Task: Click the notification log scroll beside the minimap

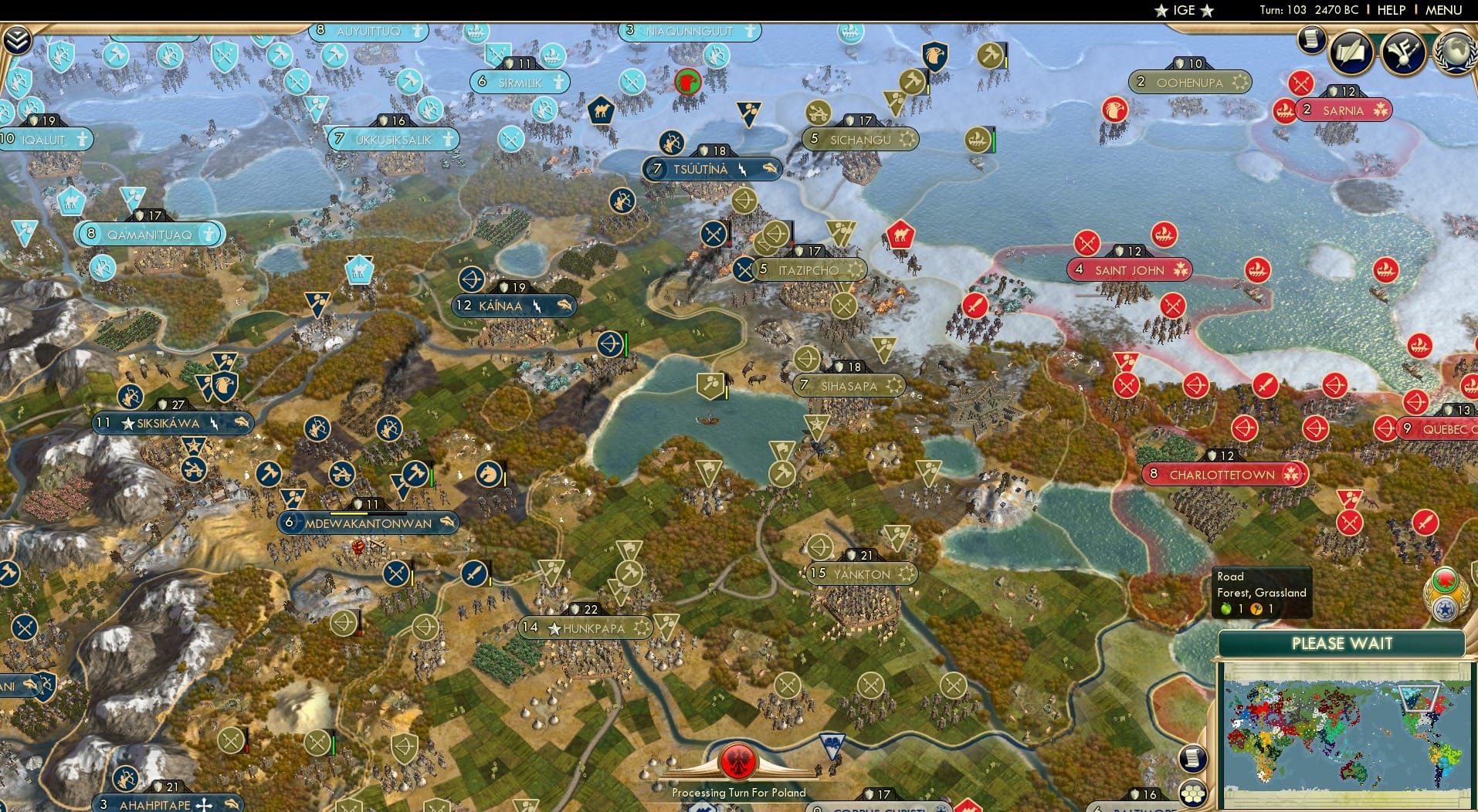Action: [x=1193, y=759]
